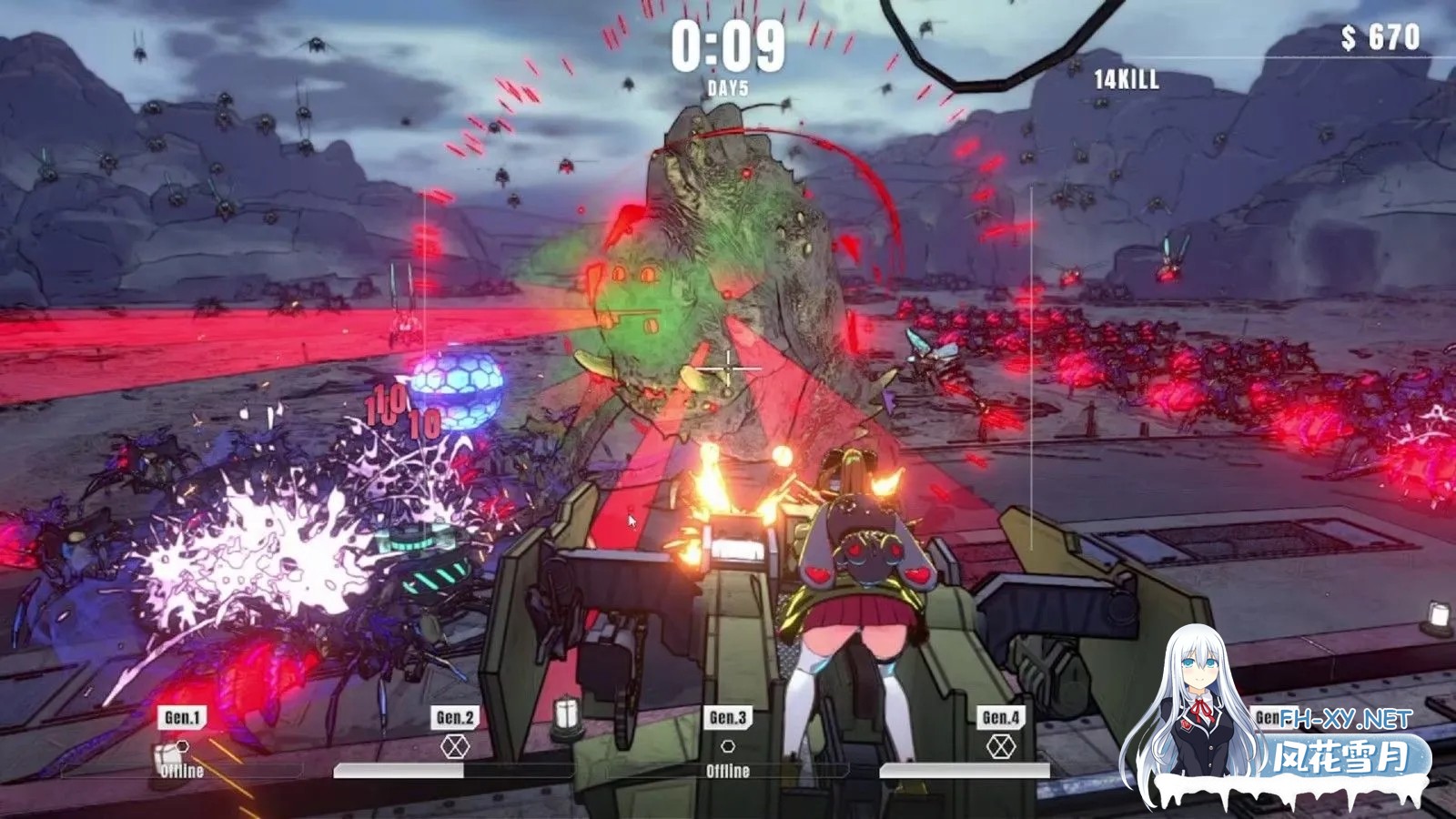1456x819 pixels.
Task: Select the Gen.2 generator tab
Action: pyautogui.click(x=455, y=716)
